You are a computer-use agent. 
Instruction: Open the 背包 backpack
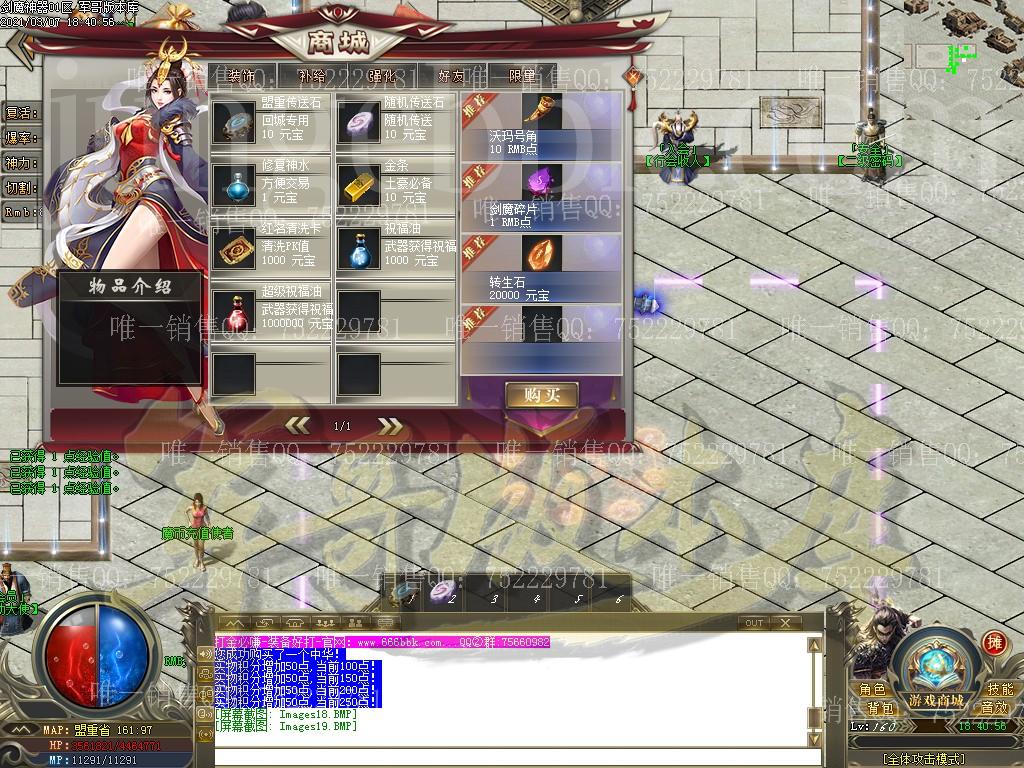[880, 708]
